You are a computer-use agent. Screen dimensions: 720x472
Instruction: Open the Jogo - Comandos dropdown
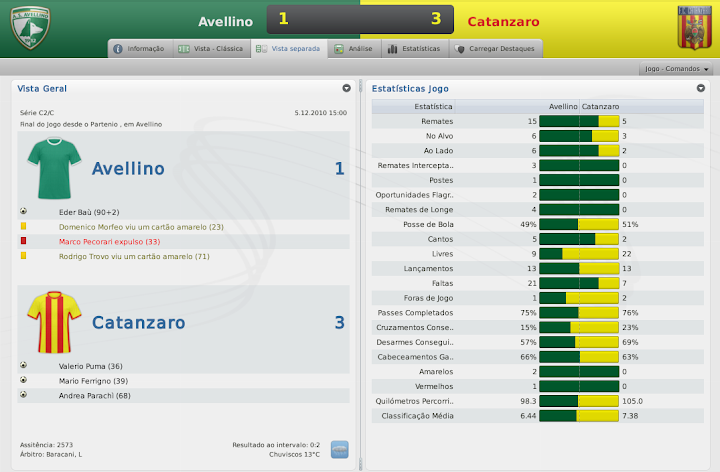(x=678, y=69)
